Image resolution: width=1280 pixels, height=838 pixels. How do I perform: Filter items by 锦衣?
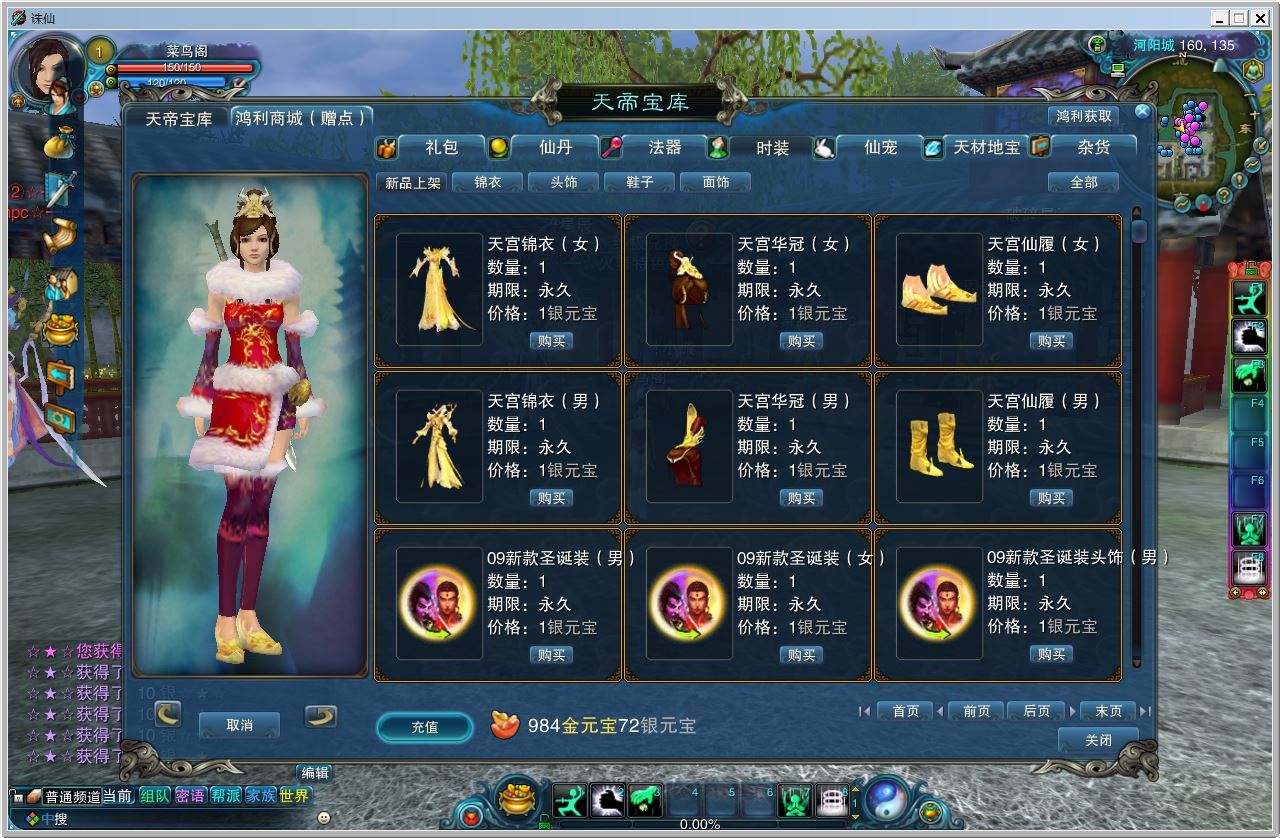point(488,182)
